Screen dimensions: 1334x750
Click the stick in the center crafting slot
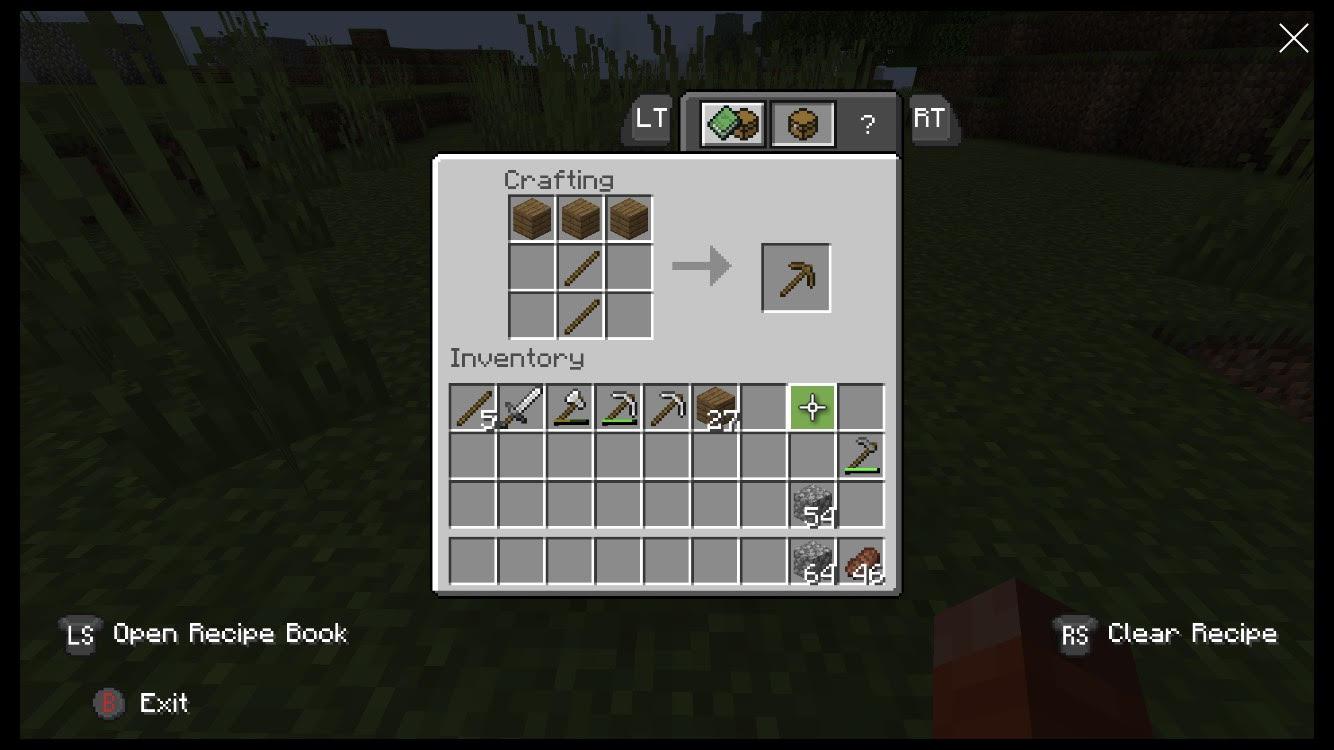(x=580, y=266)
